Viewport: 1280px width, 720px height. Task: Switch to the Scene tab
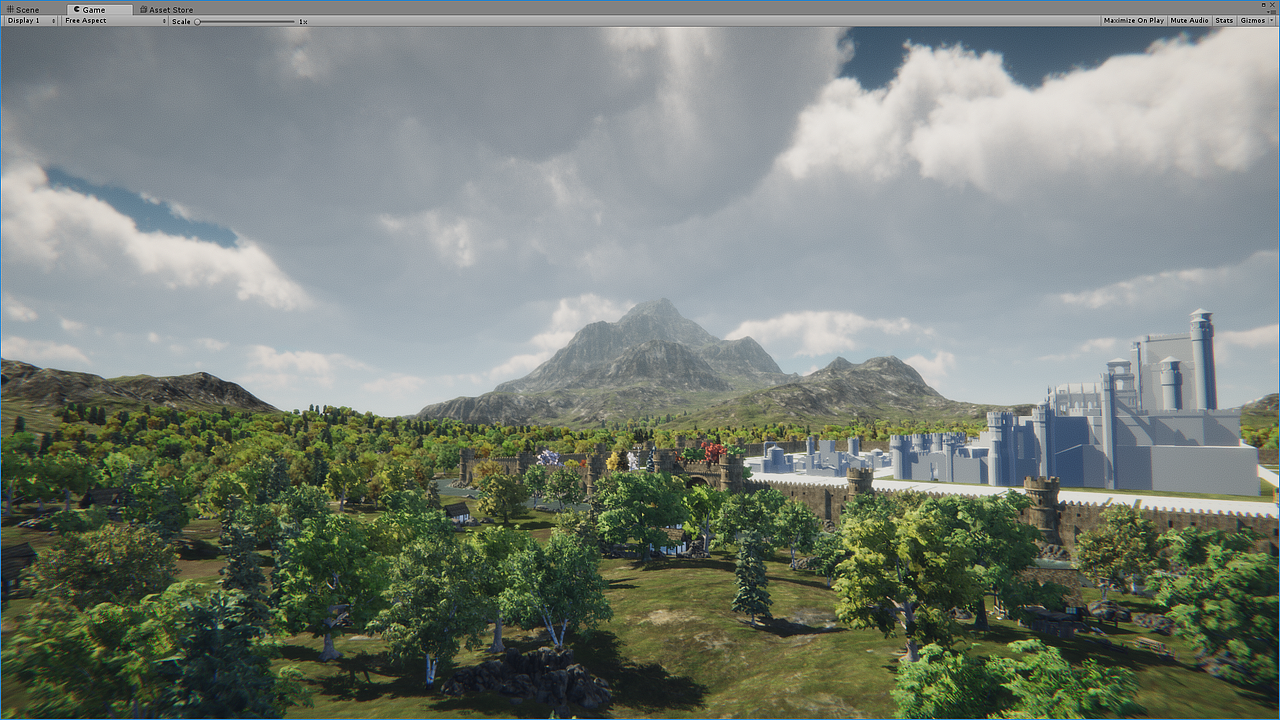22,9
